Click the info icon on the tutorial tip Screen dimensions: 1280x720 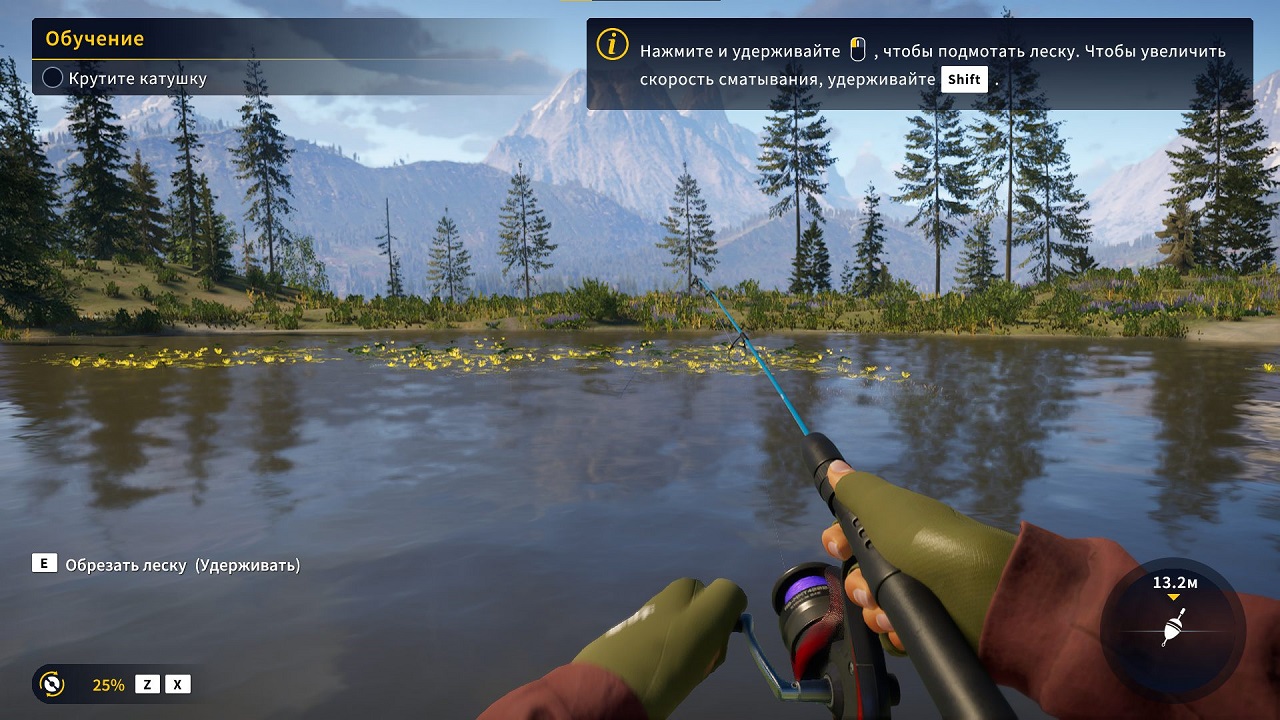[x=611, y=44]
